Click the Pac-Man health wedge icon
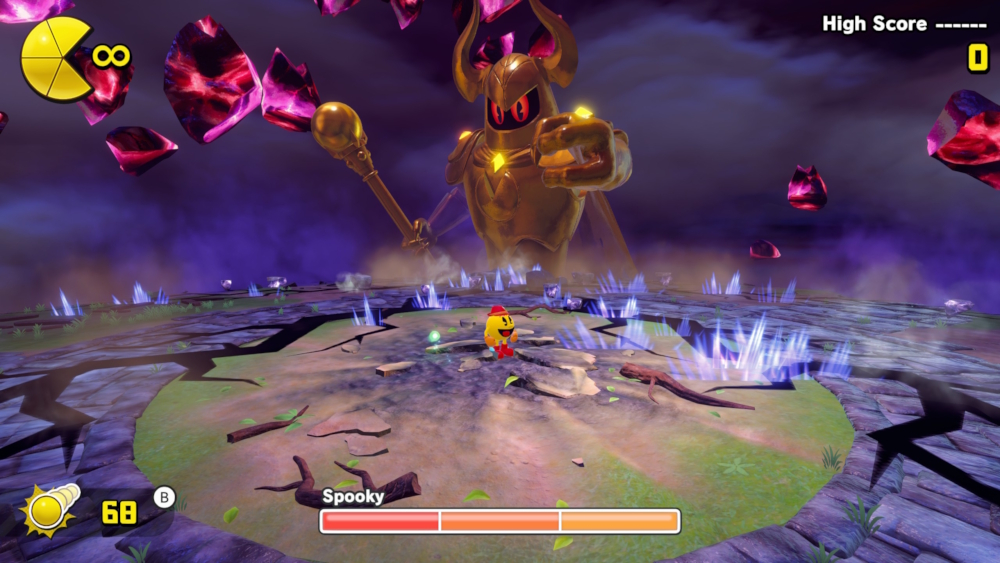Viewport: 1000px width, 563px height. click(55, 59)
